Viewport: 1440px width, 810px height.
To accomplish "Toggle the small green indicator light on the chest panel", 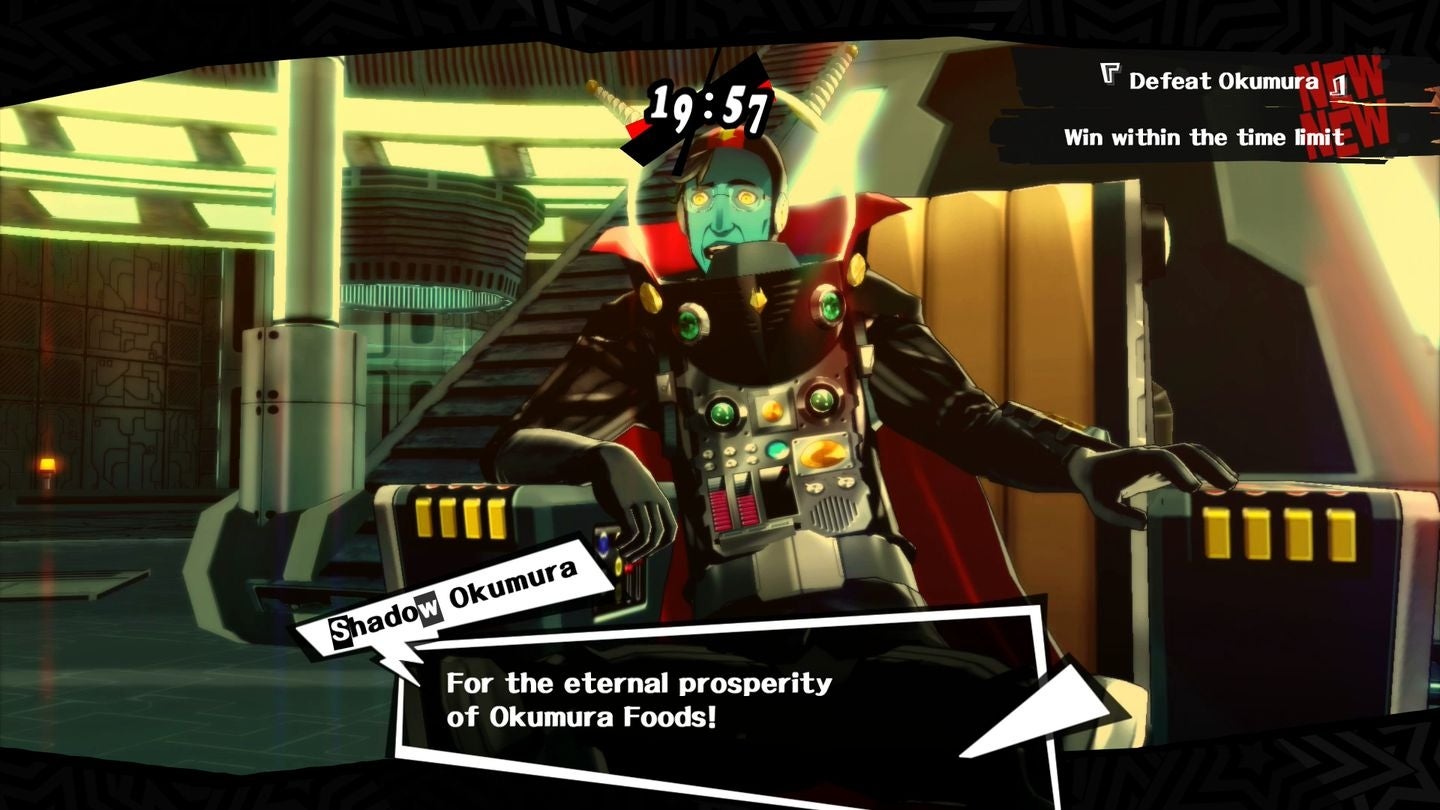I will tap(778, 452).
